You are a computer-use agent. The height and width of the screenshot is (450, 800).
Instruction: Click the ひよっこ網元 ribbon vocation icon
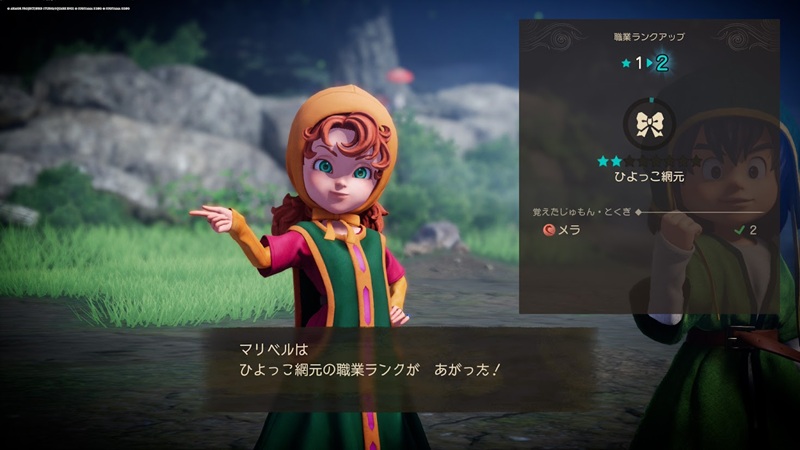tap(650, 124)
